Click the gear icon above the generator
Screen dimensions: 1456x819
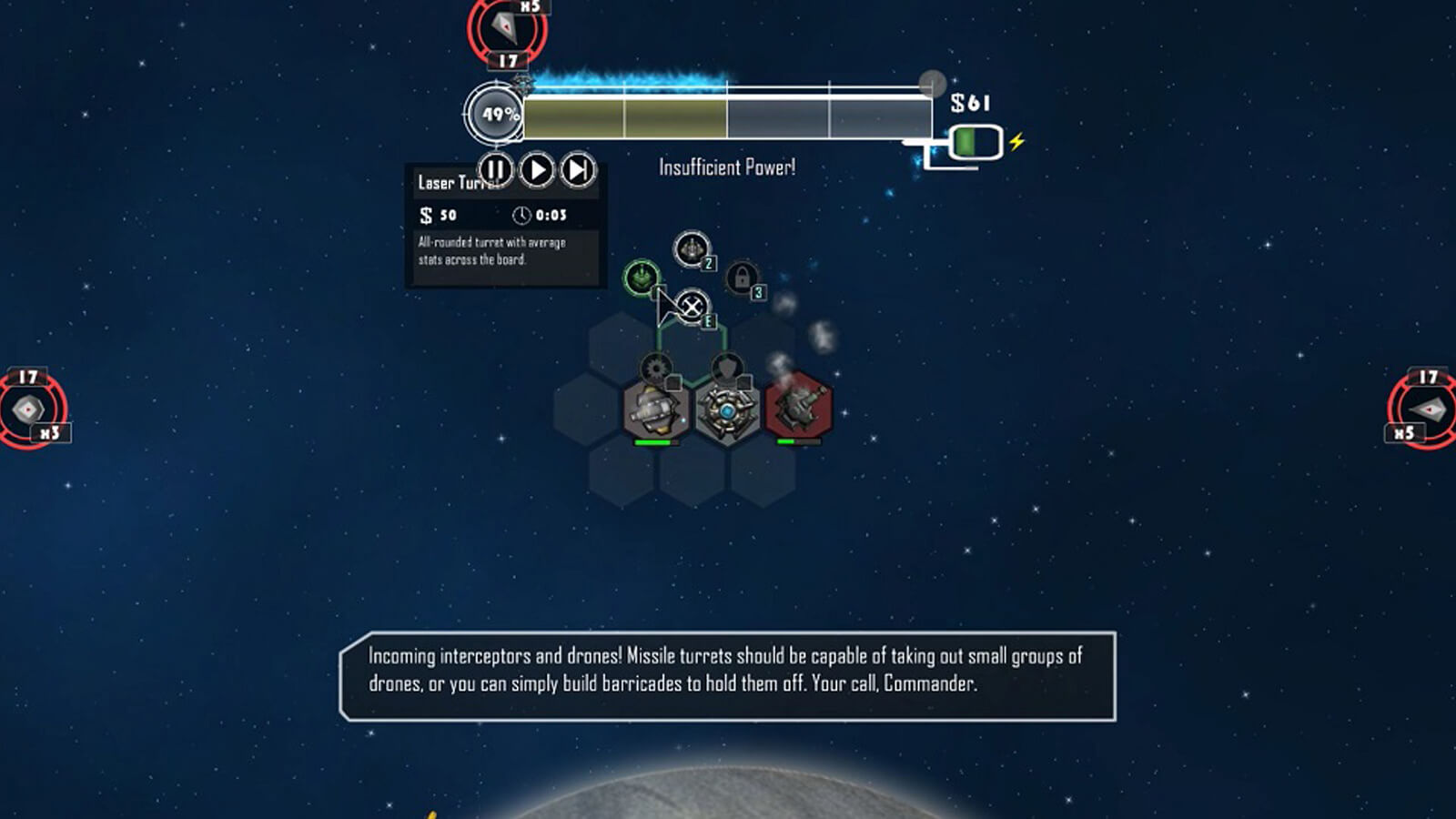pyautogui.click(x=656, y=369)
